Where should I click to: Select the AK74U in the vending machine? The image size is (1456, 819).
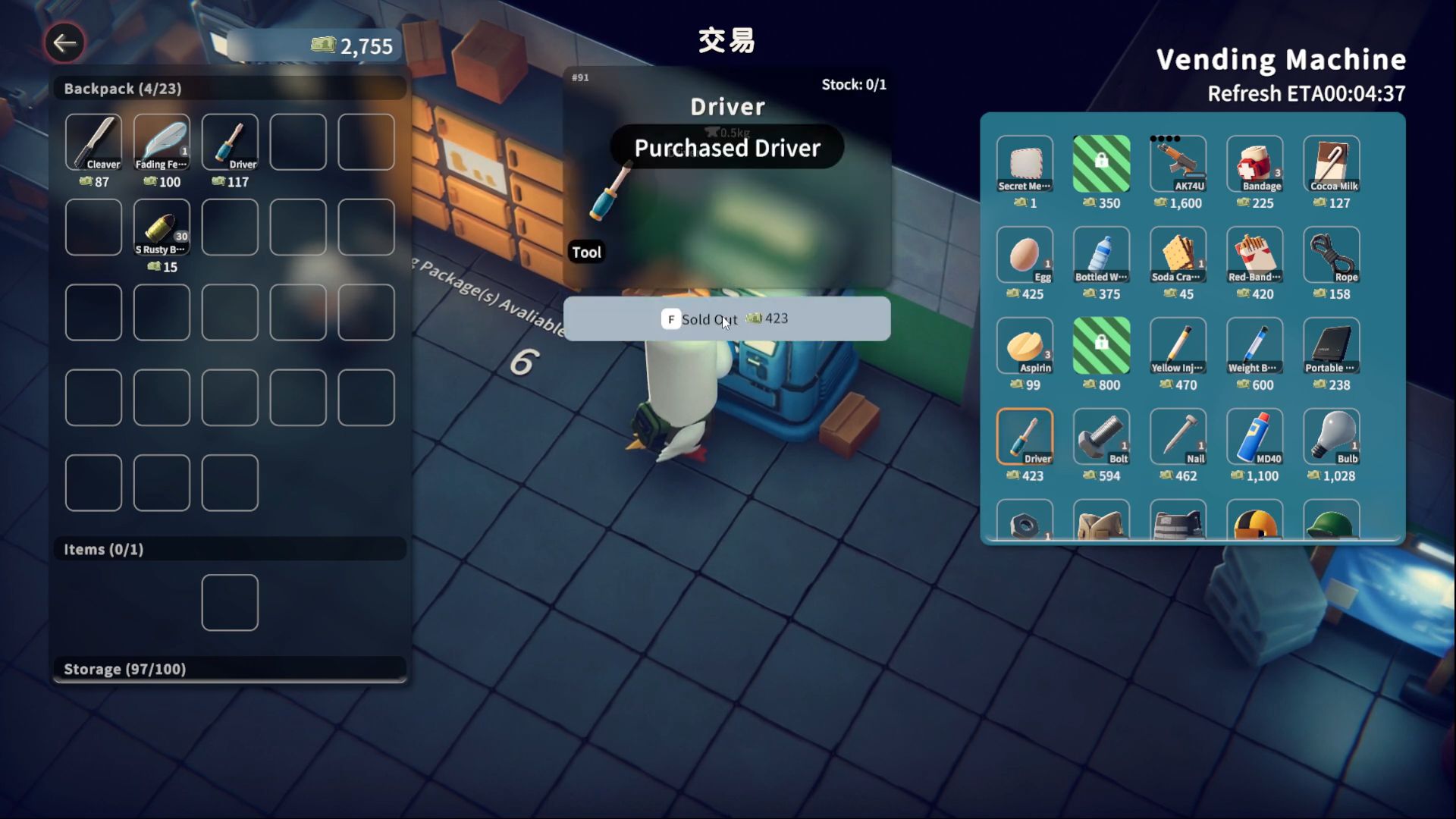pos(1178,165)
